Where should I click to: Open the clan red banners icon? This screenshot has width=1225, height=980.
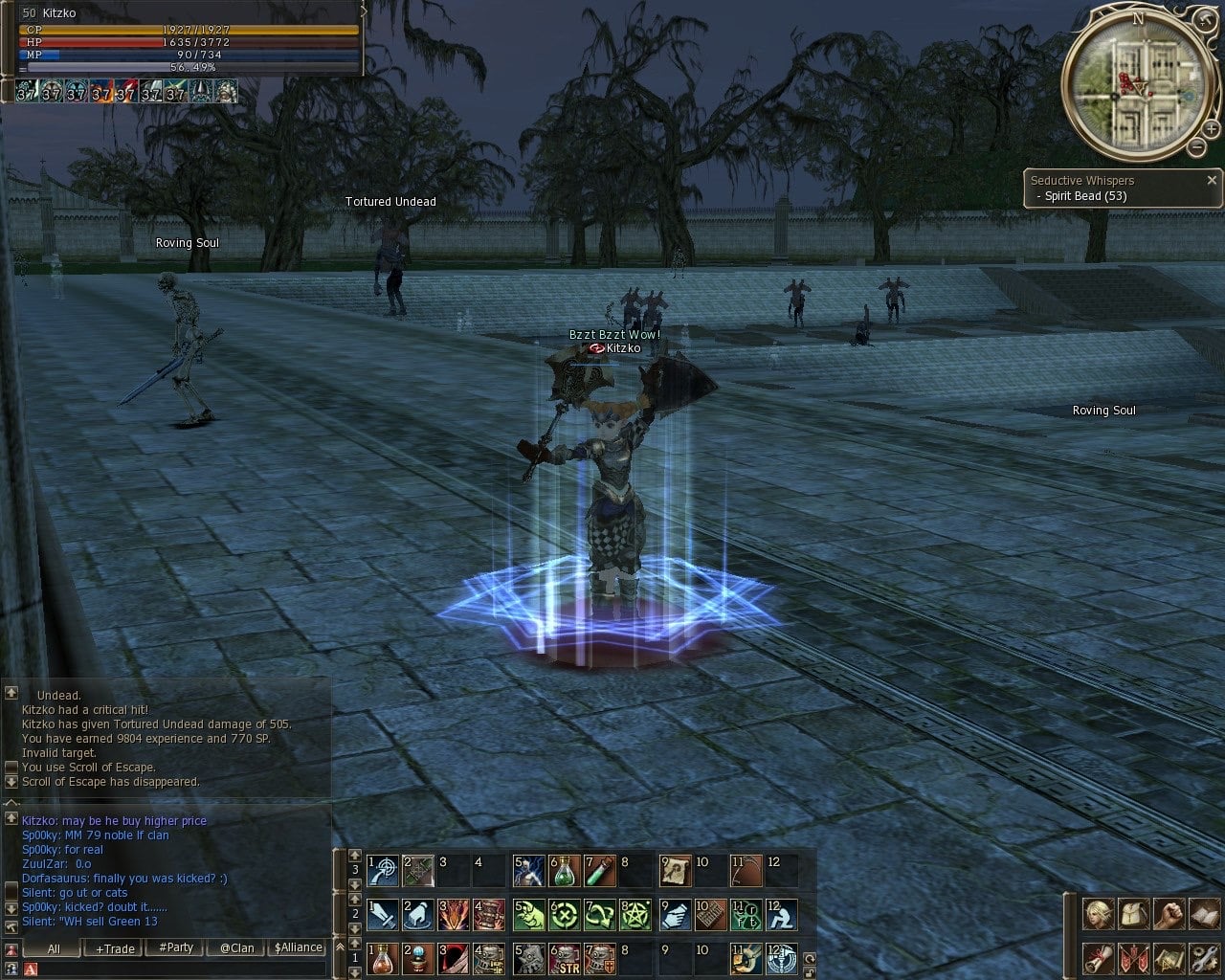coord(1133,957)
